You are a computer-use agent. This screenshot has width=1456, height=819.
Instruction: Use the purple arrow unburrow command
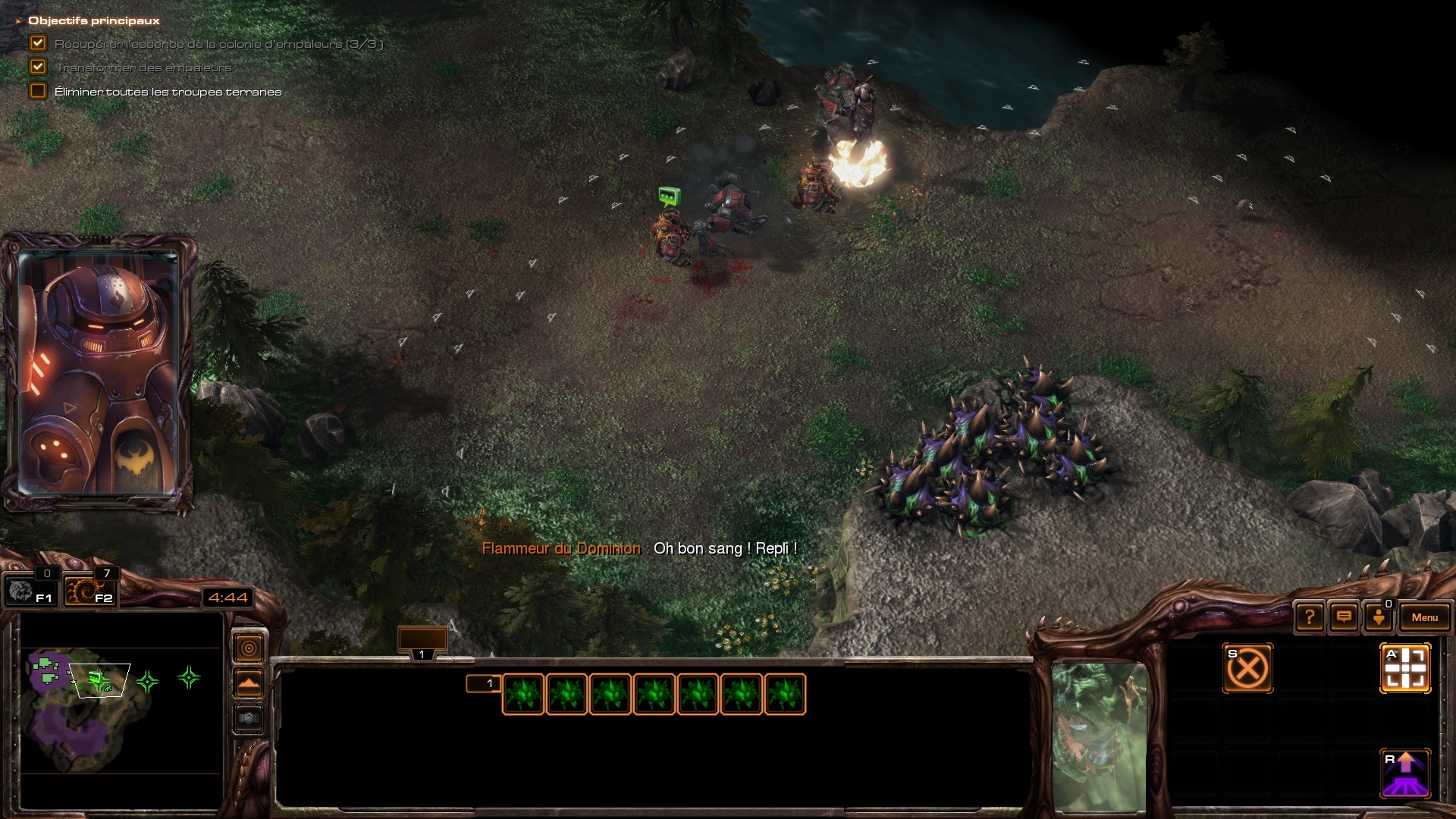1405,773
